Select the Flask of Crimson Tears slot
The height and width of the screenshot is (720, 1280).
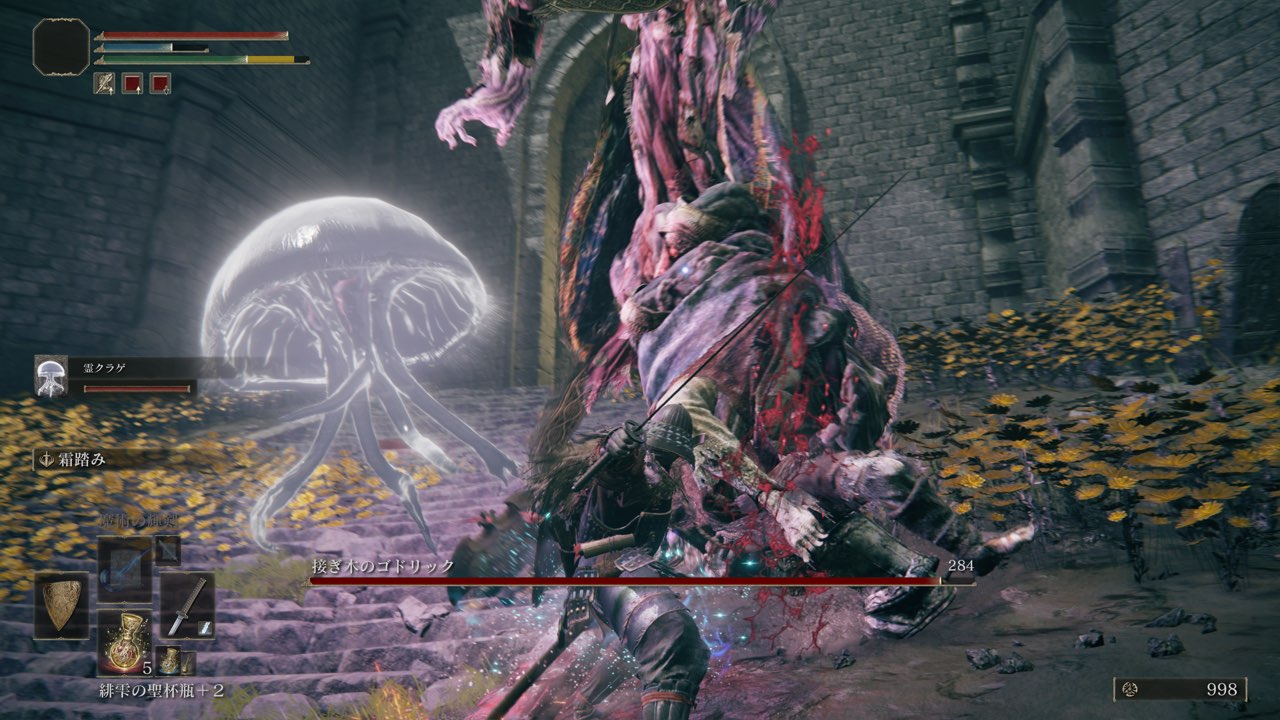[125, 642]
